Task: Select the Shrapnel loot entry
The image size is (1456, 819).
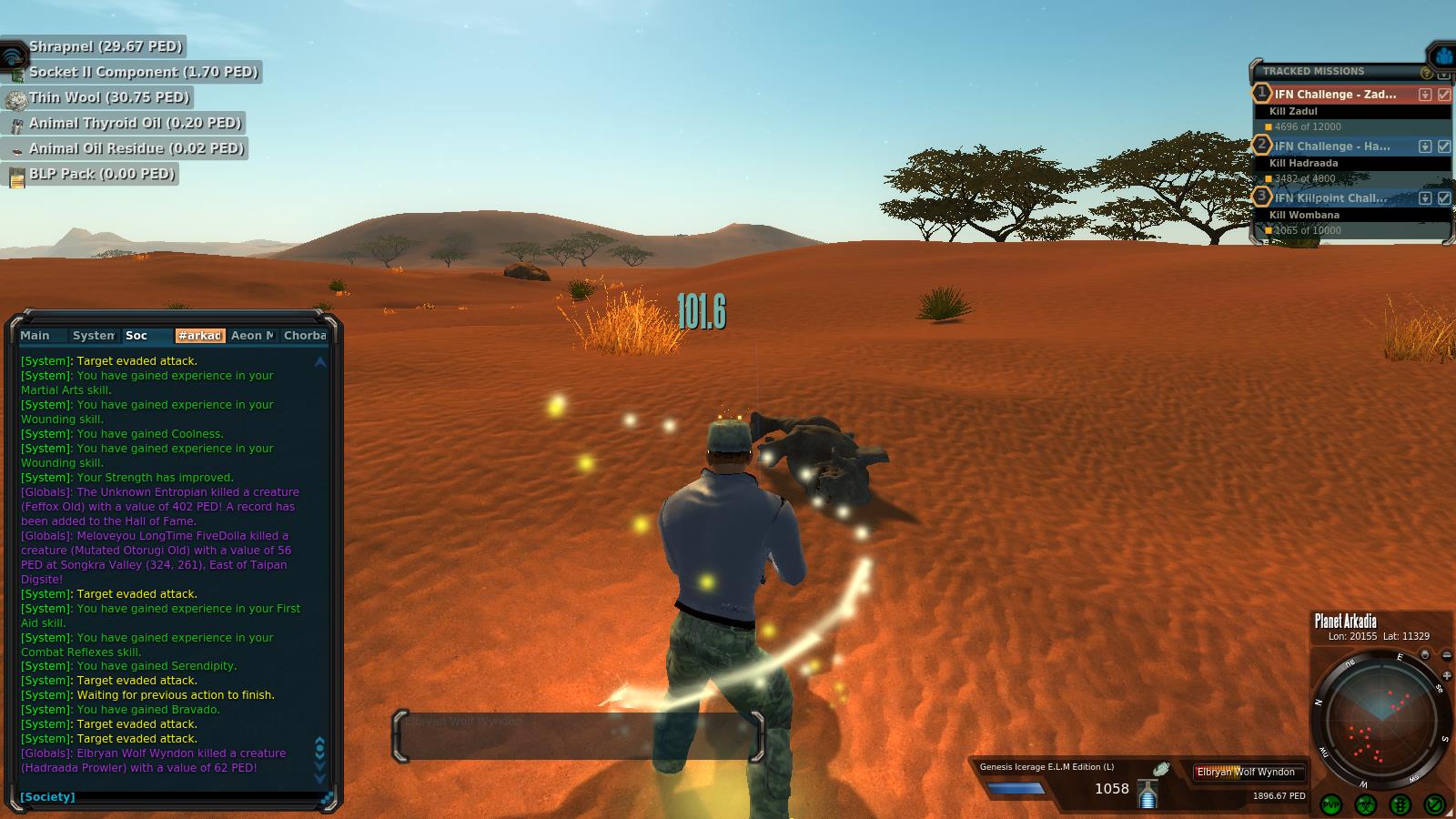Action: [106, 46]
